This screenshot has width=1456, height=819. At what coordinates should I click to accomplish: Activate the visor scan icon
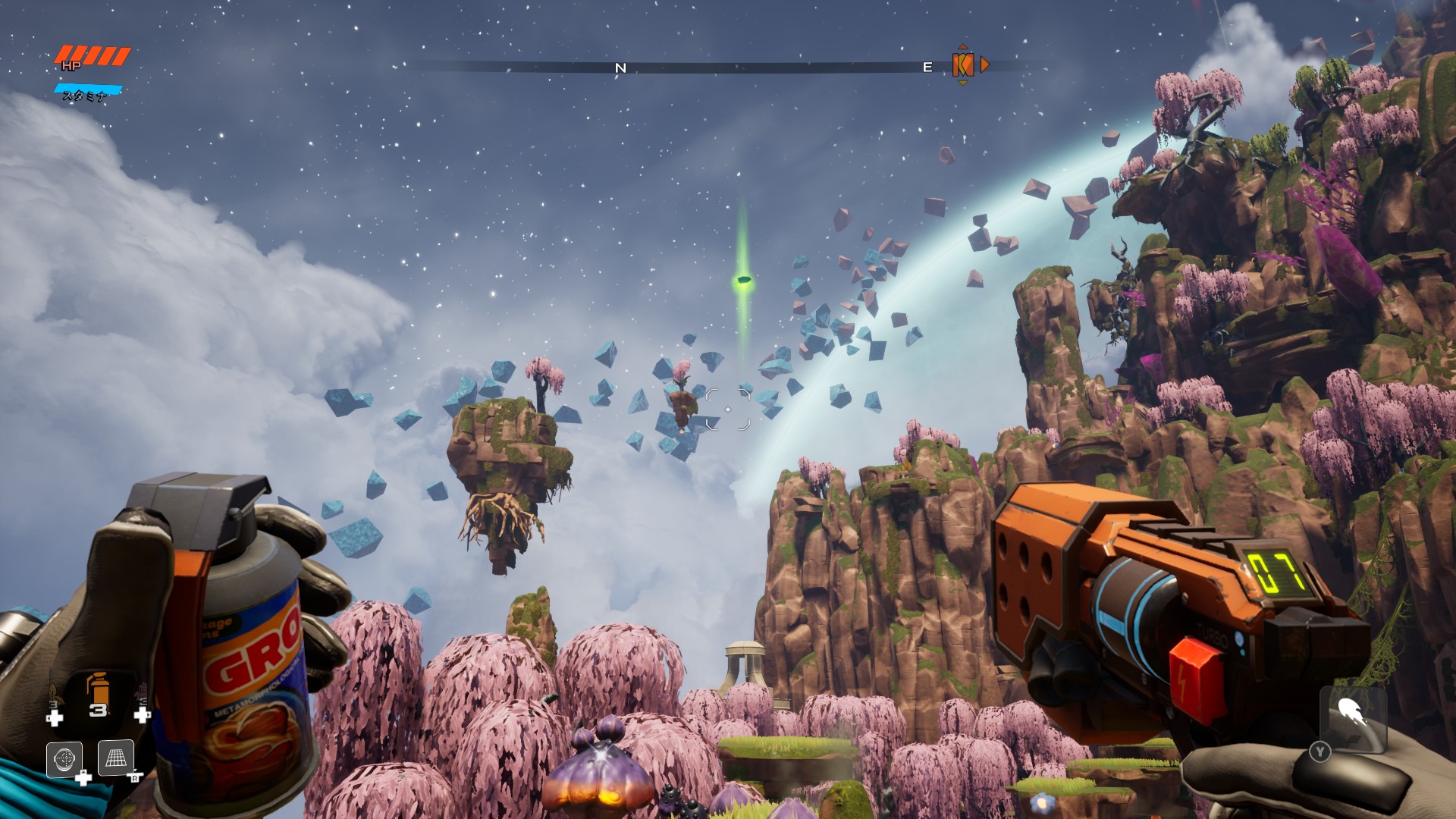pos(64,758)
